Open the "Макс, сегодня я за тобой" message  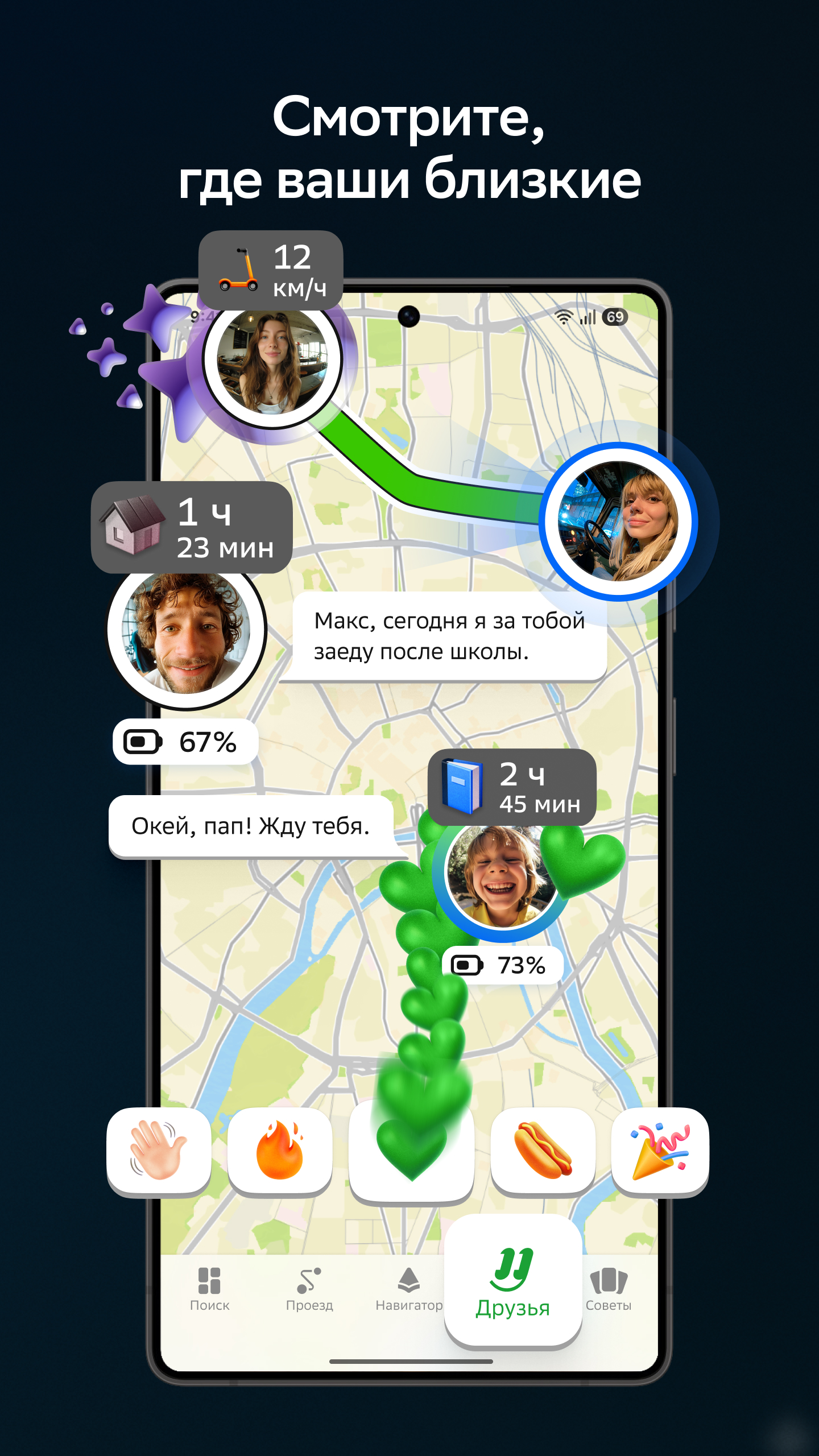pyautogui.click(x=449, y=636)
